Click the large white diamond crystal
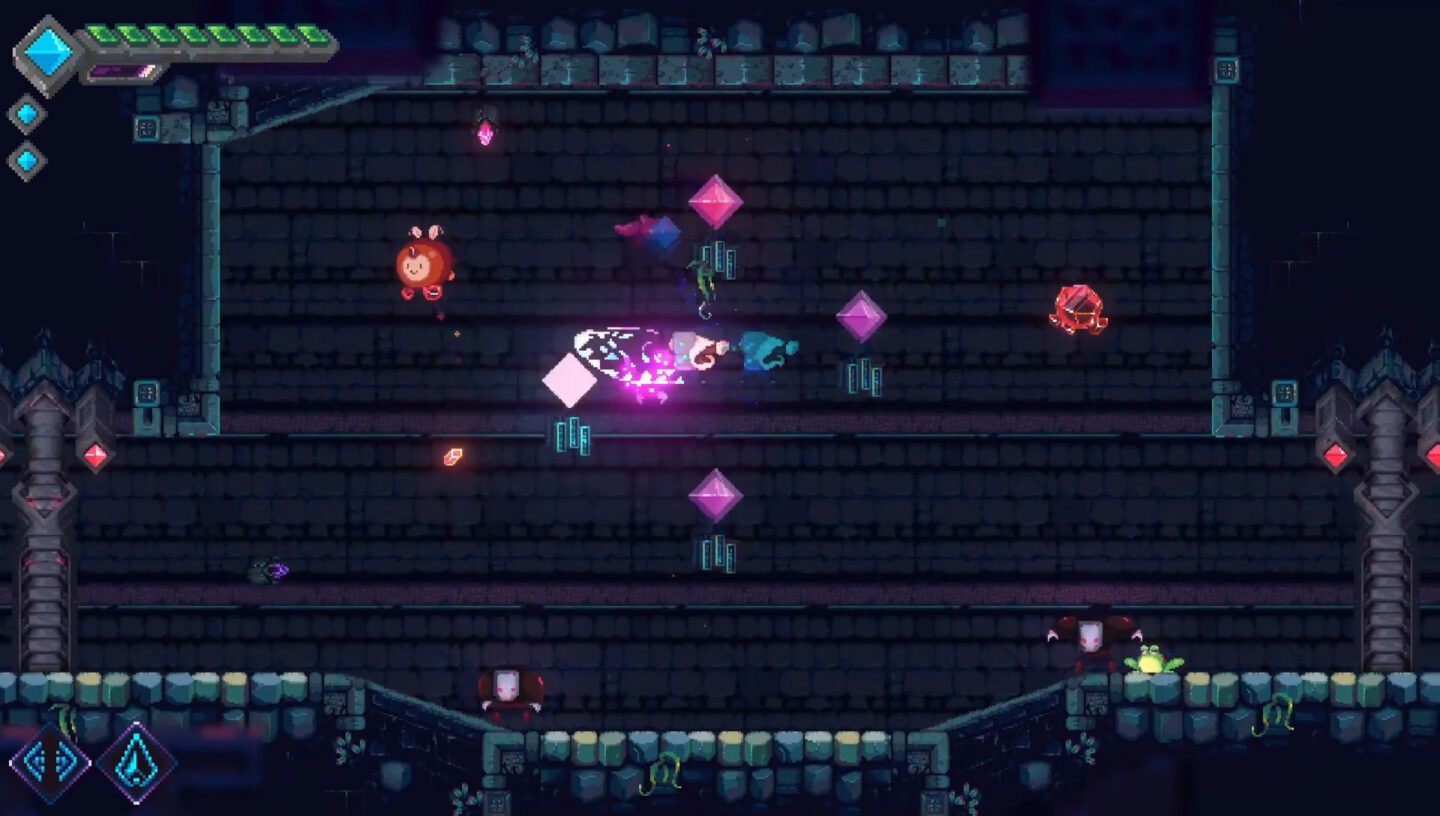The width and height of the screenshot is (1440, 816). click(x=572, y=378)
